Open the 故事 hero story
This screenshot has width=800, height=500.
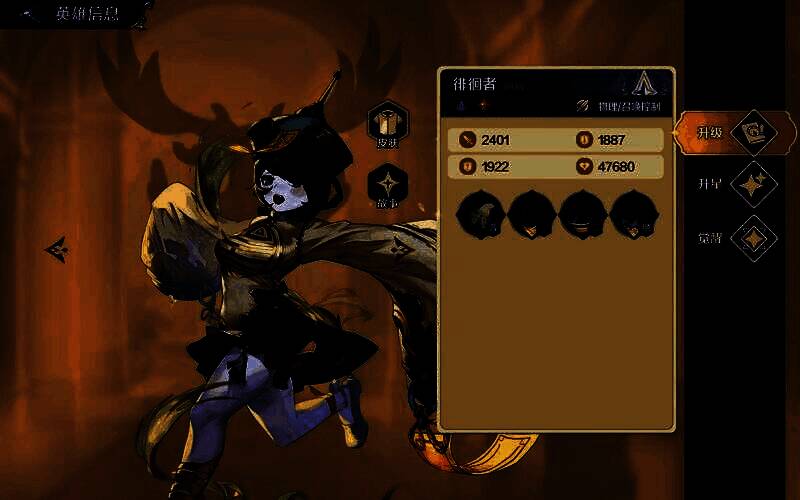pos(387,187)
